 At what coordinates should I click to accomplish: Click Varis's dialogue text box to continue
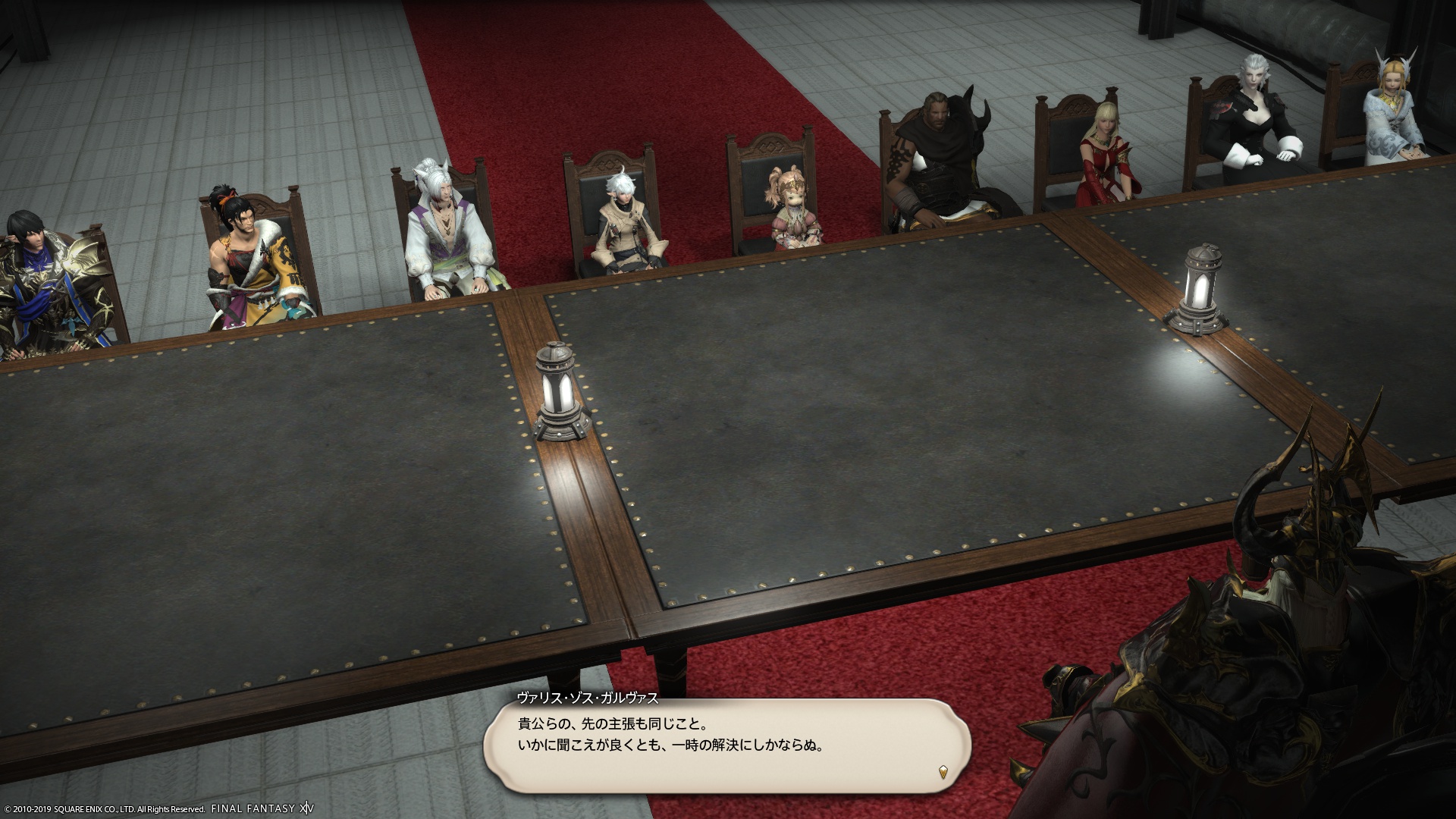[x=726, y=745]
